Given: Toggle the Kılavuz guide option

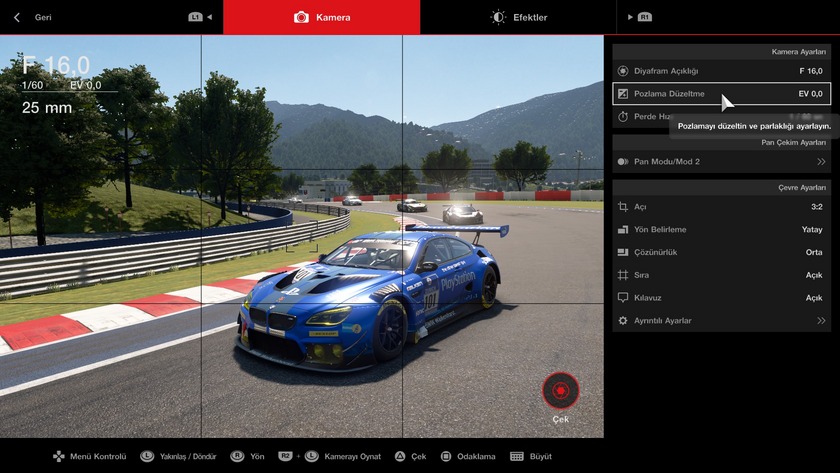Looking at the screenshot, I should coord(720,298).
